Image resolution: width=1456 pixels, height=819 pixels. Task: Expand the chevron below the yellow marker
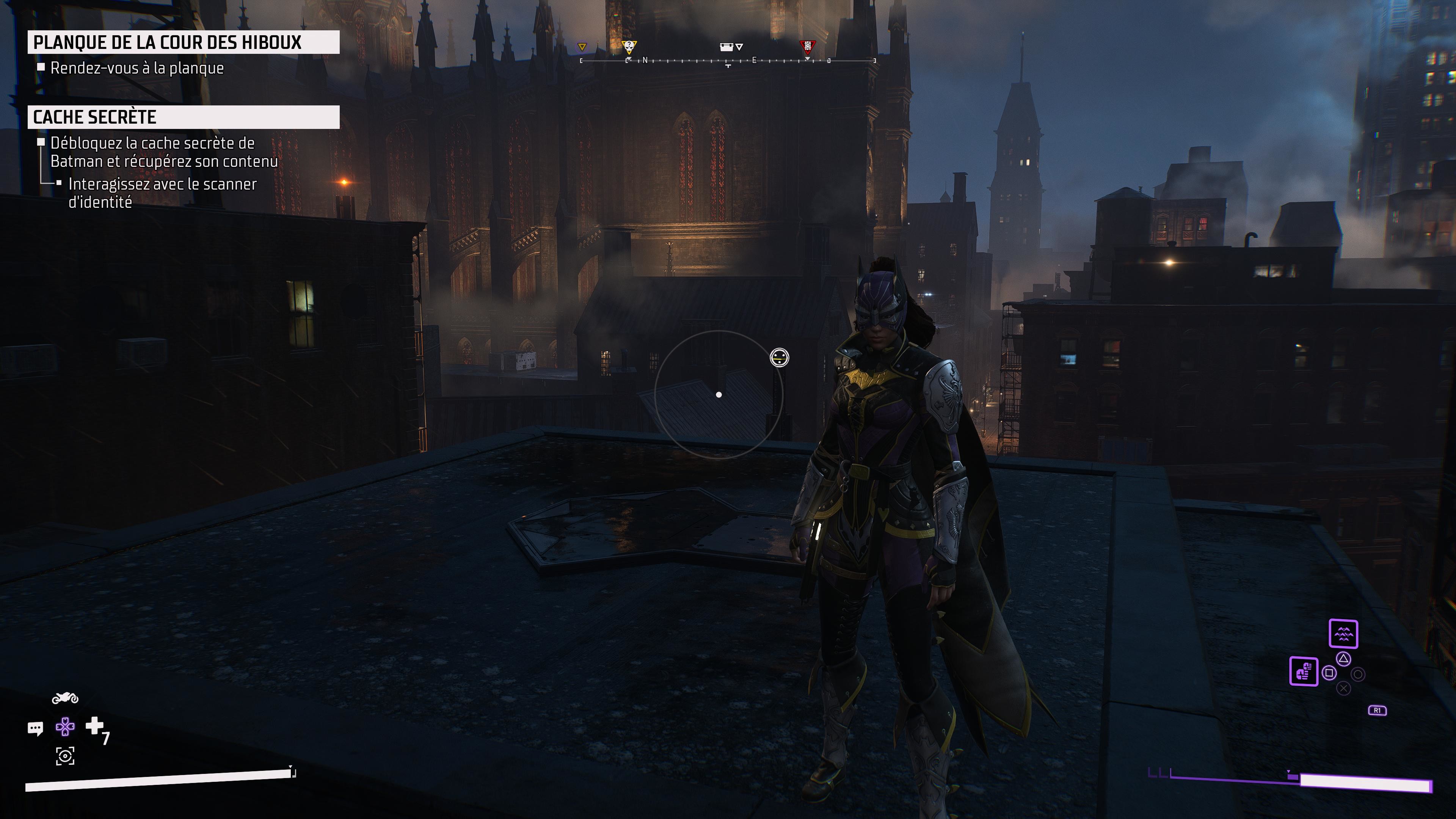pos(630,59)
